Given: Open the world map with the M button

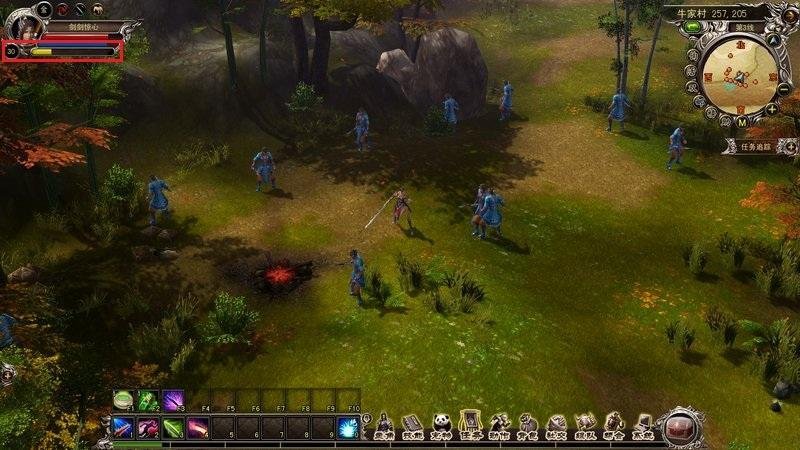Looking at the screenshot, I should 741,121.
